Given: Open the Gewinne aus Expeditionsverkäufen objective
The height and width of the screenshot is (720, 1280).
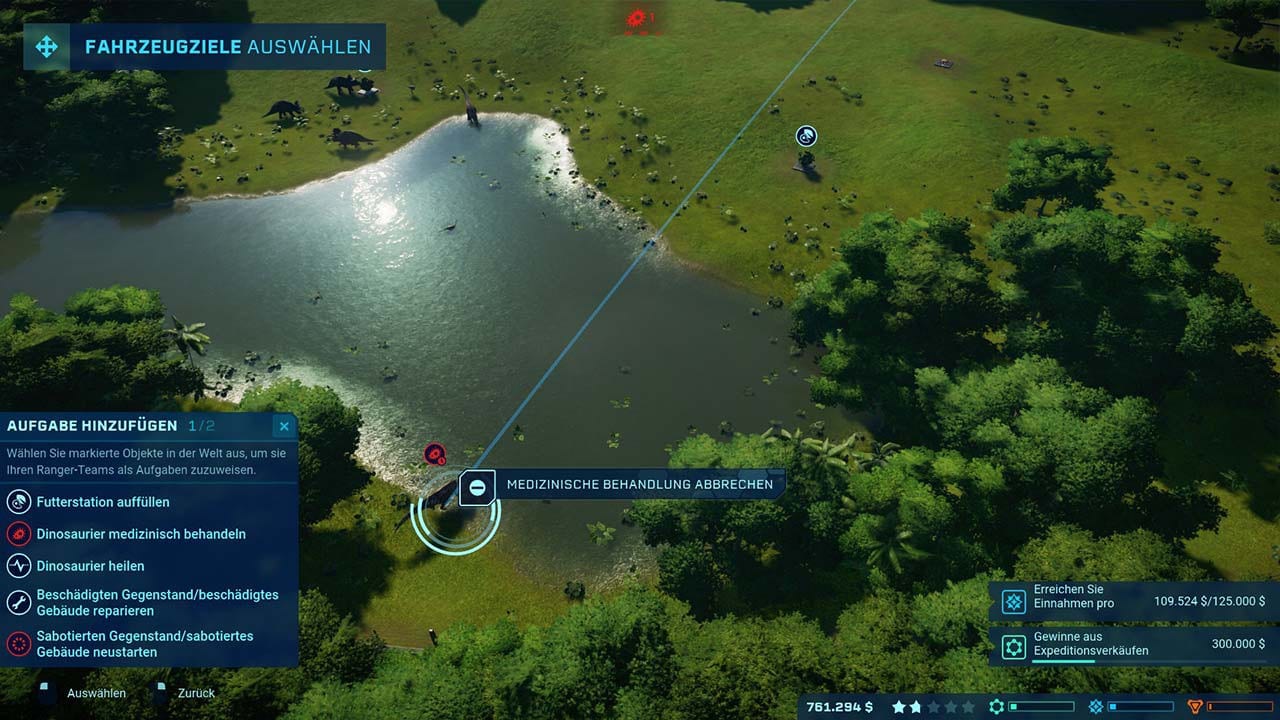Looking at the screenshot, I should 1132,644.
